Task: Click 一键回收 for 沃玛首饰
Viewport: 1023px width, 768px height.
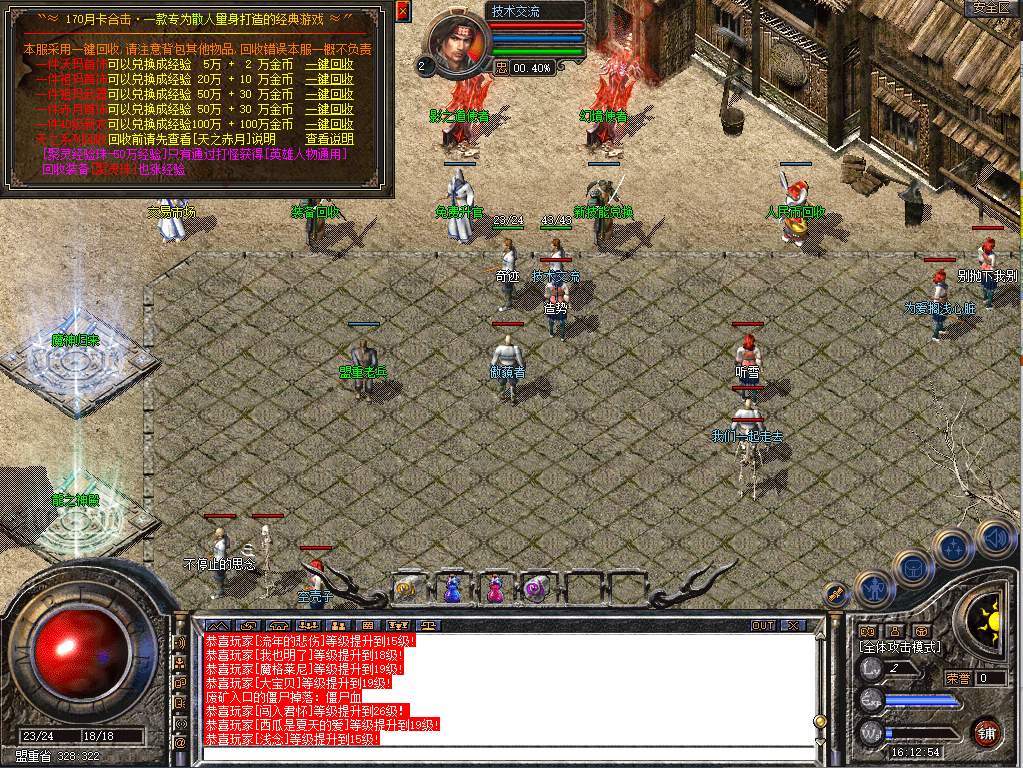Action: [x=329, y=64]
